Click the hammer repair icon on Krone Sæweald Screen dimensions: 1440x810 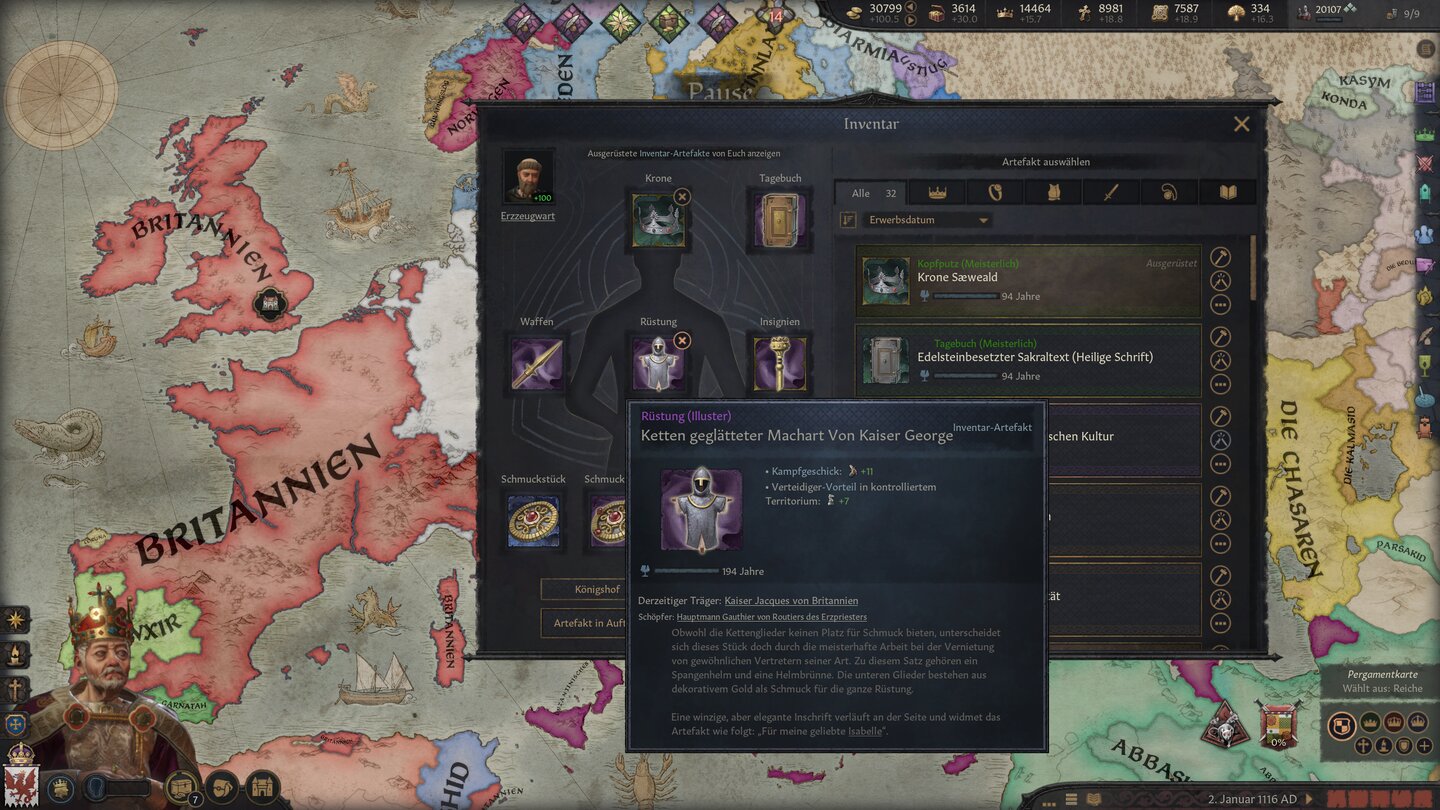point(1220,257)
